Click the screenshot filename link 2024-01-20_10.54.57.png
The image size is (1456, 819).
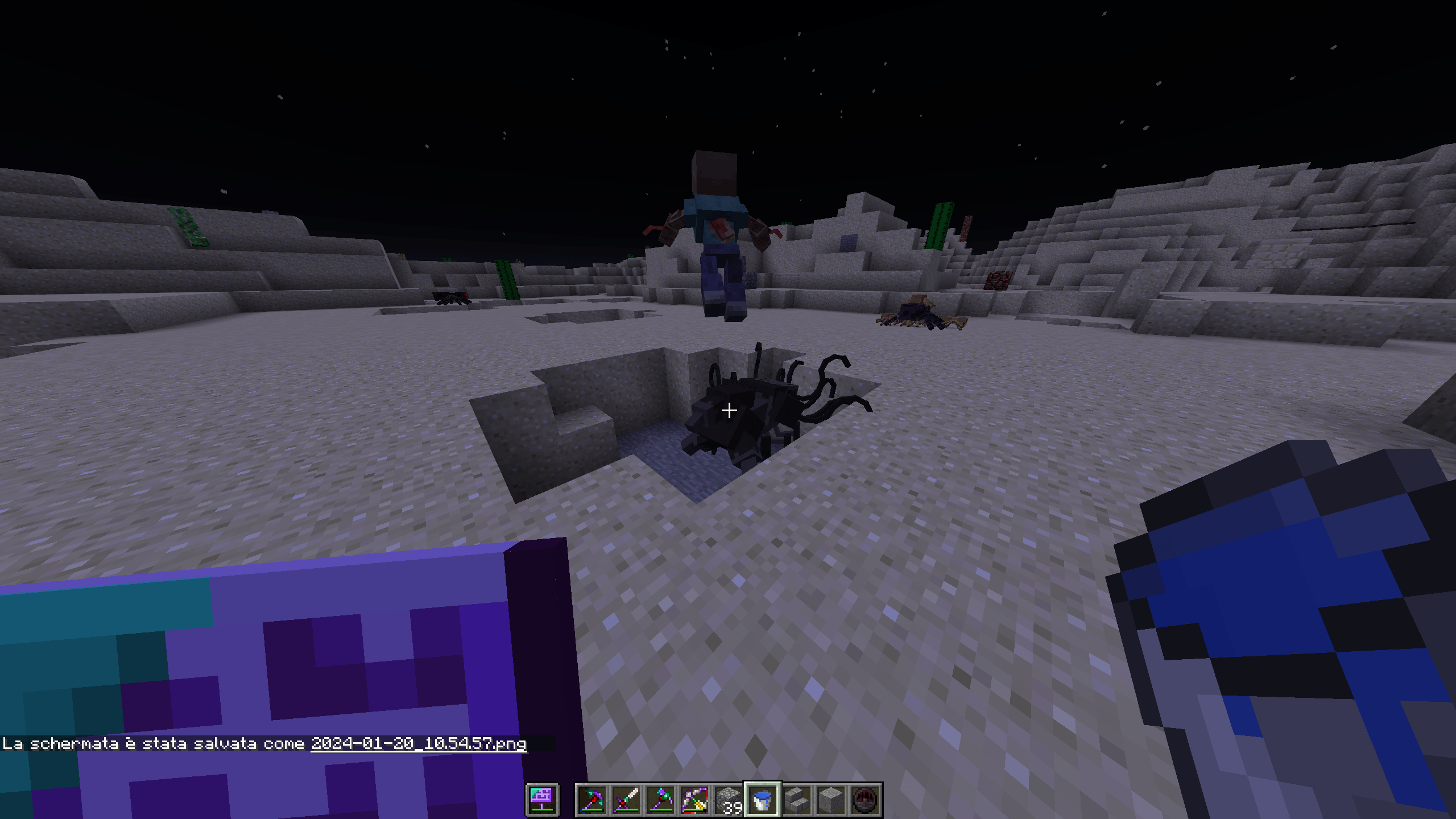[x=419, y=744]
